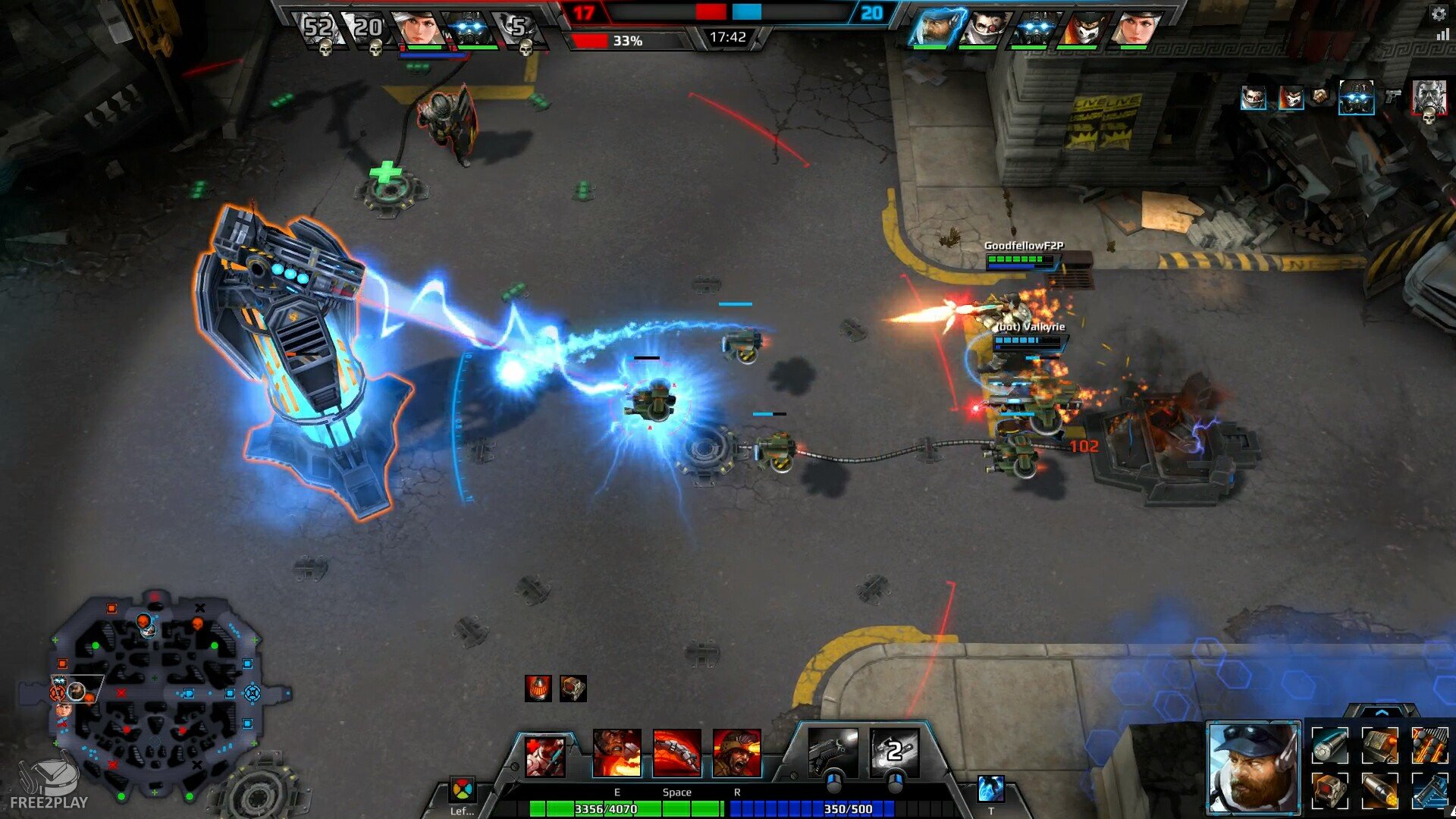Select the red dot sight item
Viewport: 1456px width, 819px height.
coord(1330,791)
